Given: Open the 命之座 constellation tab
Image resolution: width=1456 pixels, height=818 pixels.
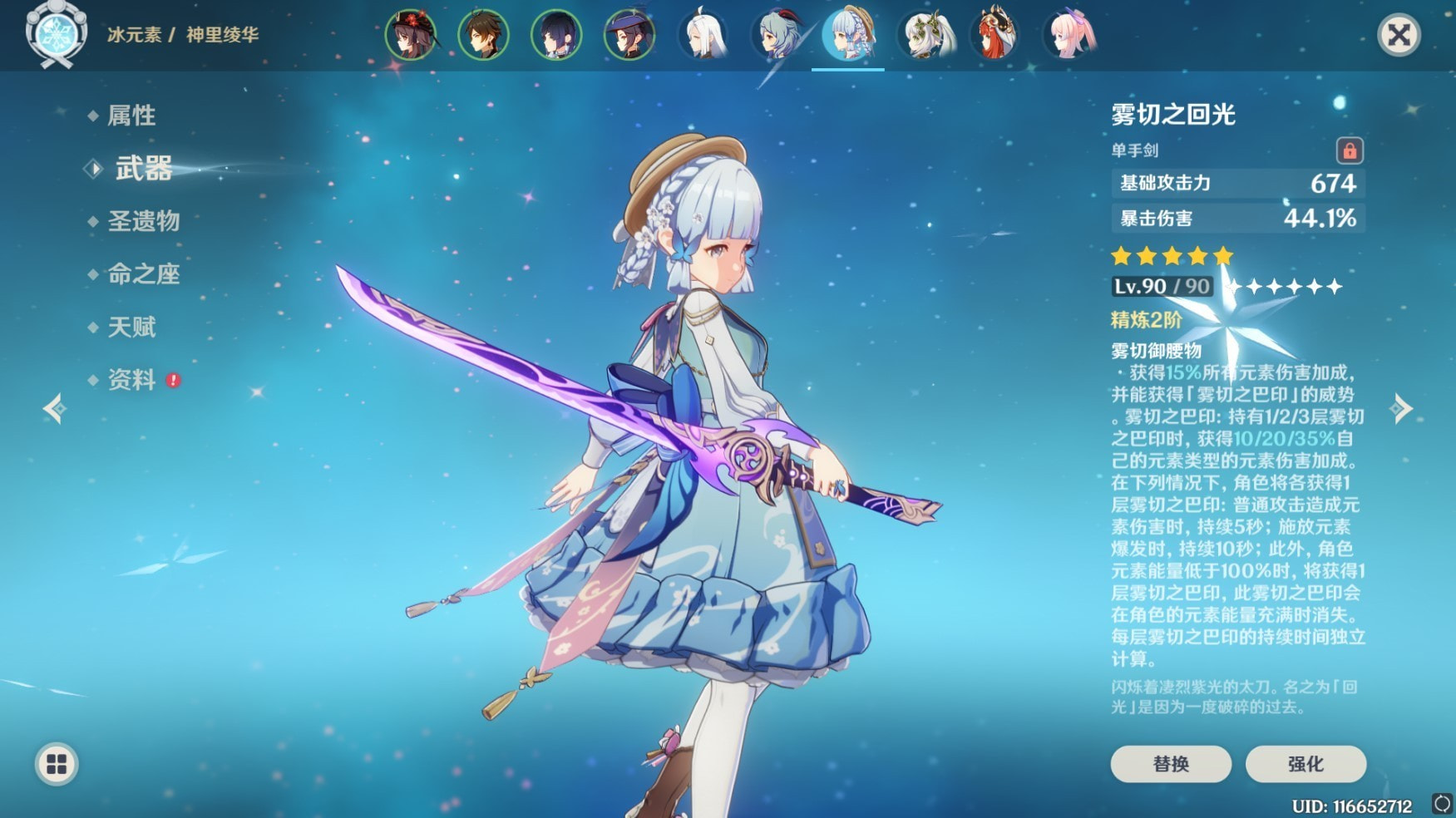Looking at the screenshot, I should (143, 274).
